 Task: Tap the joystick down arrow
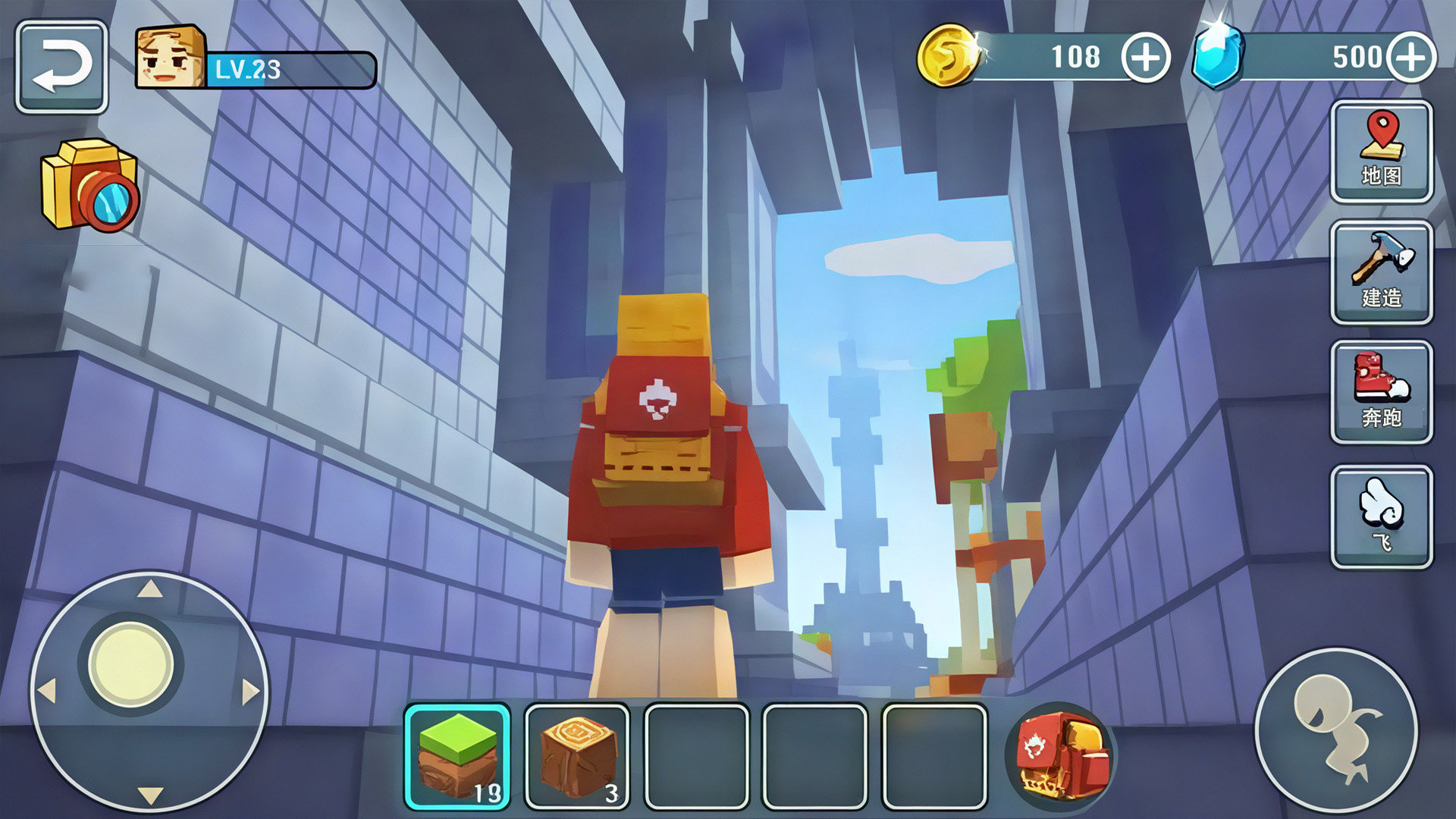(x=150, y=795)
